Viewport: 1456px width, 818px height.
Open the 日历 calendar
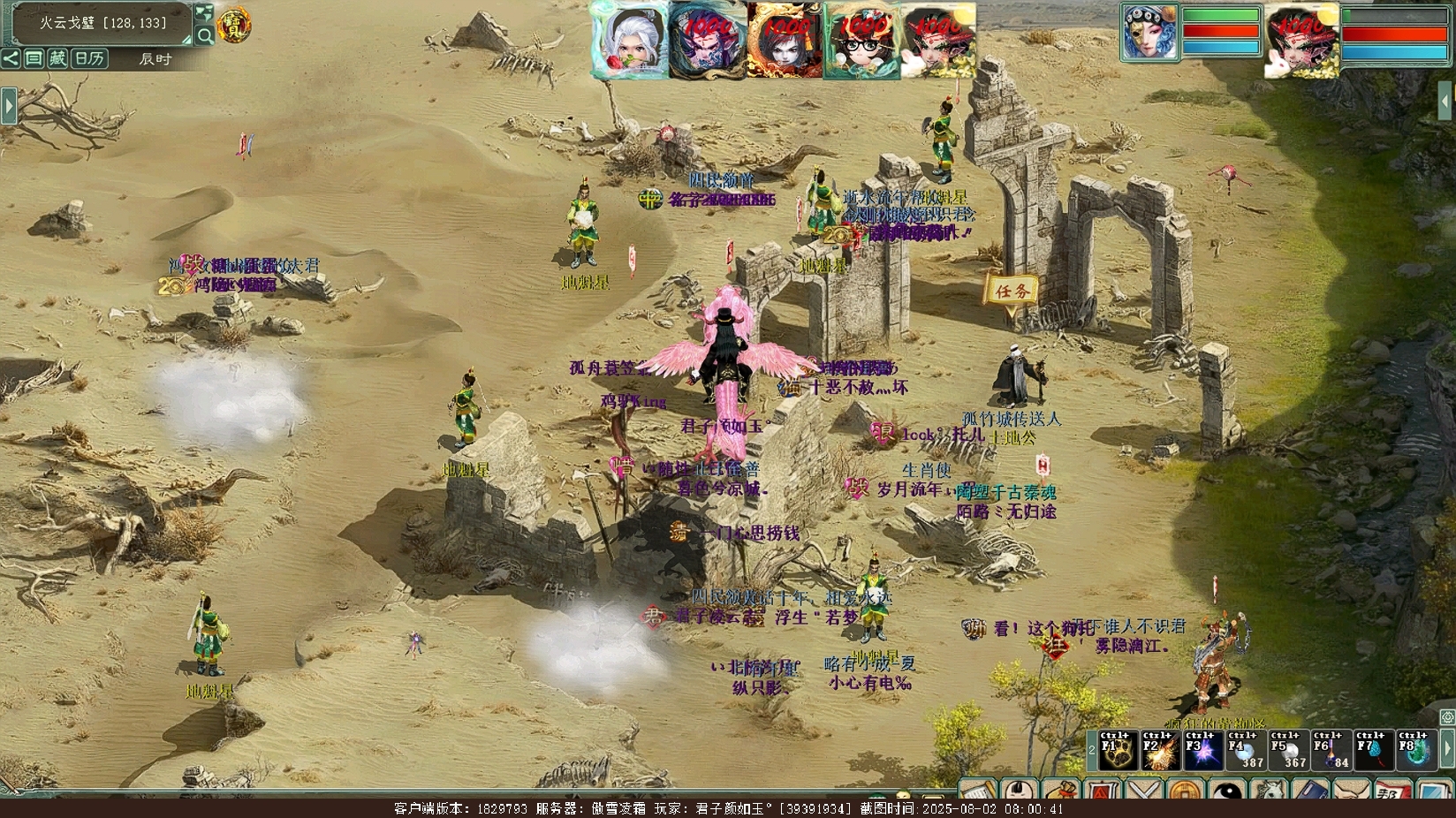(x=88, y=58)
